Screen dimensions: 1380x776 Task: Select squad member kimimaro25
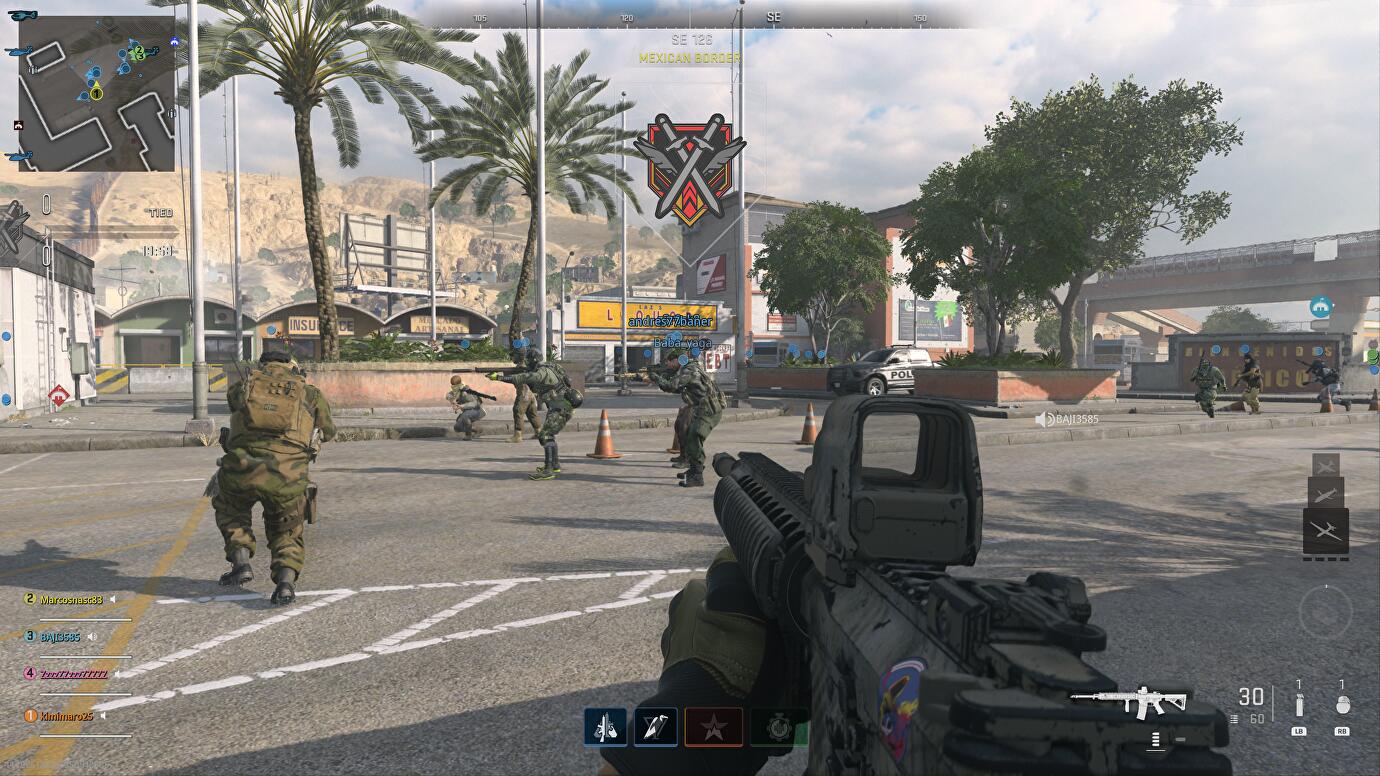click(x=66, y=716)
